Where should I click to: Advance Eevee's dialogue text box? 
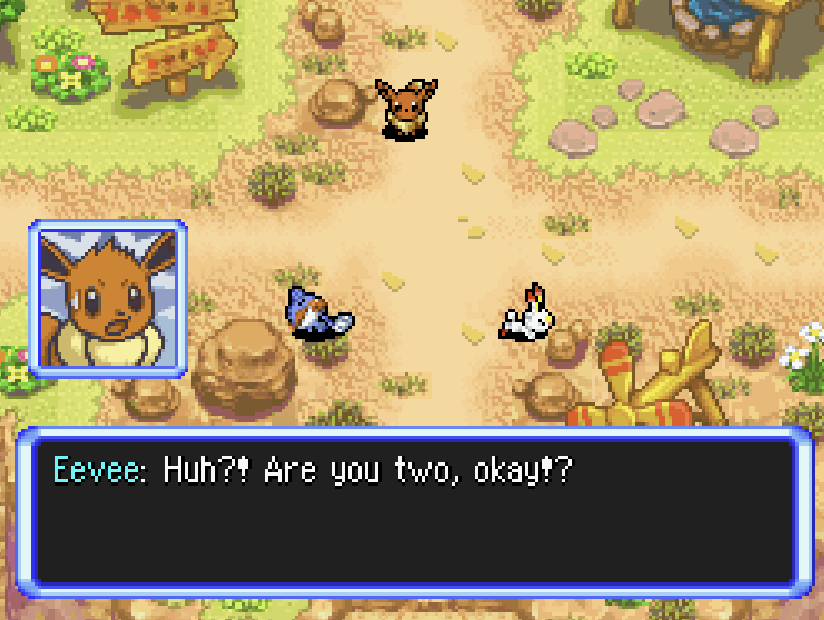click(x=412, y=512)
